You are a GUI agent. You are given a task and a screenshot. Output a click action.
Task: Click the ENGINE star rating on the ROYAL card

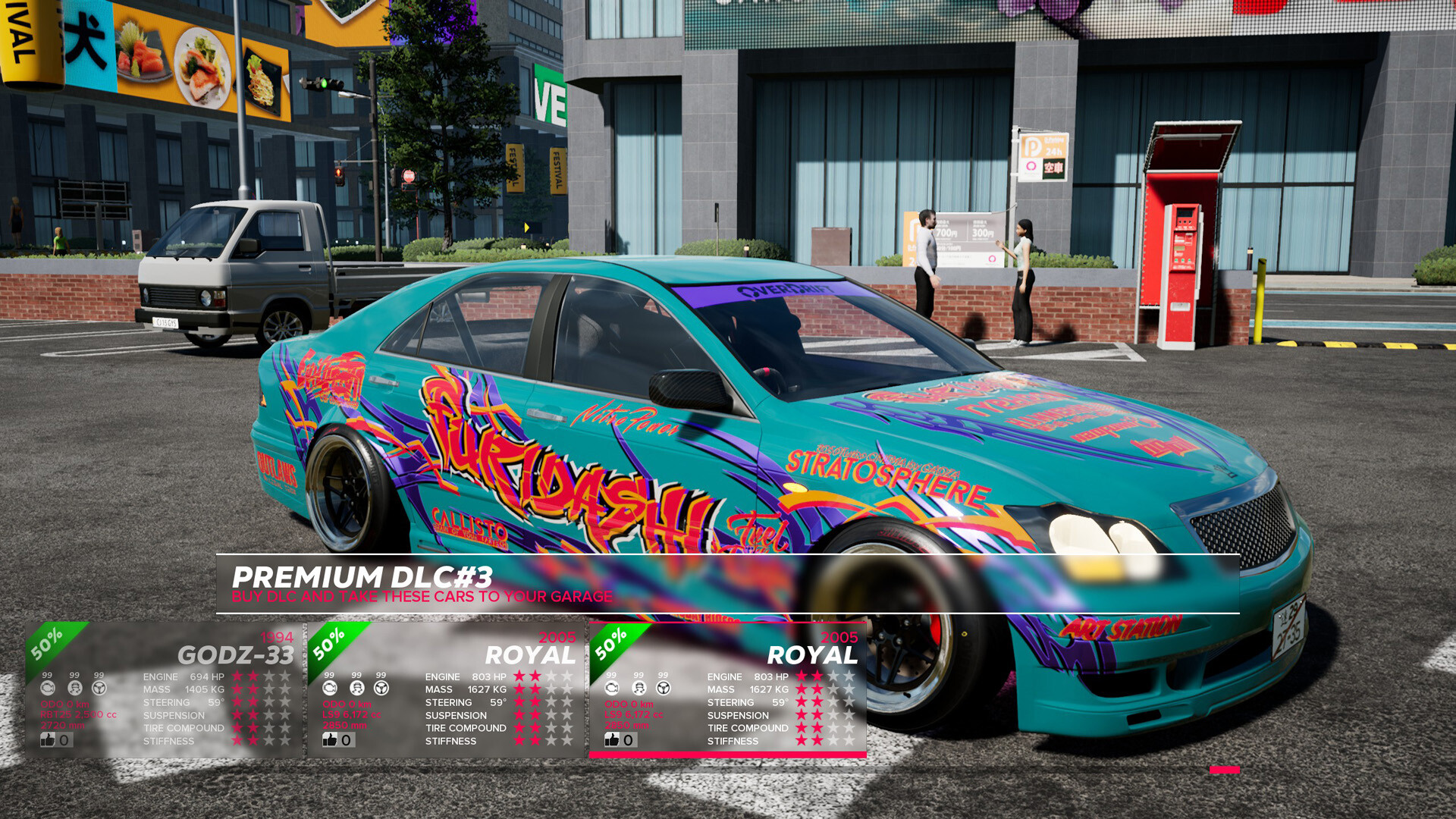coord(827,677)
